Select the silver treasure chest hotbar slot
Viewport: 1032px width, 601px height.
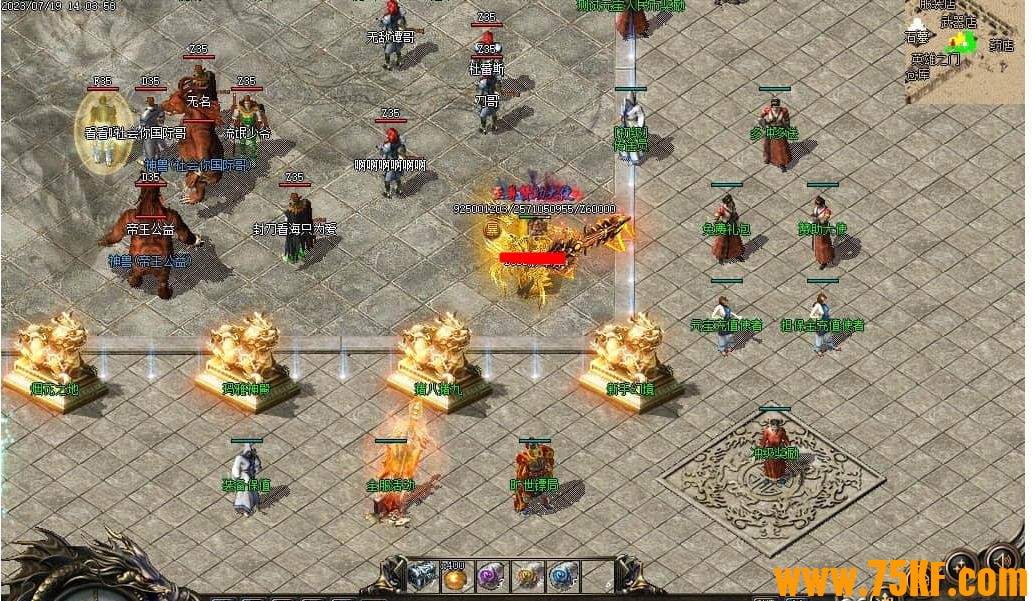tap(422, 577)
